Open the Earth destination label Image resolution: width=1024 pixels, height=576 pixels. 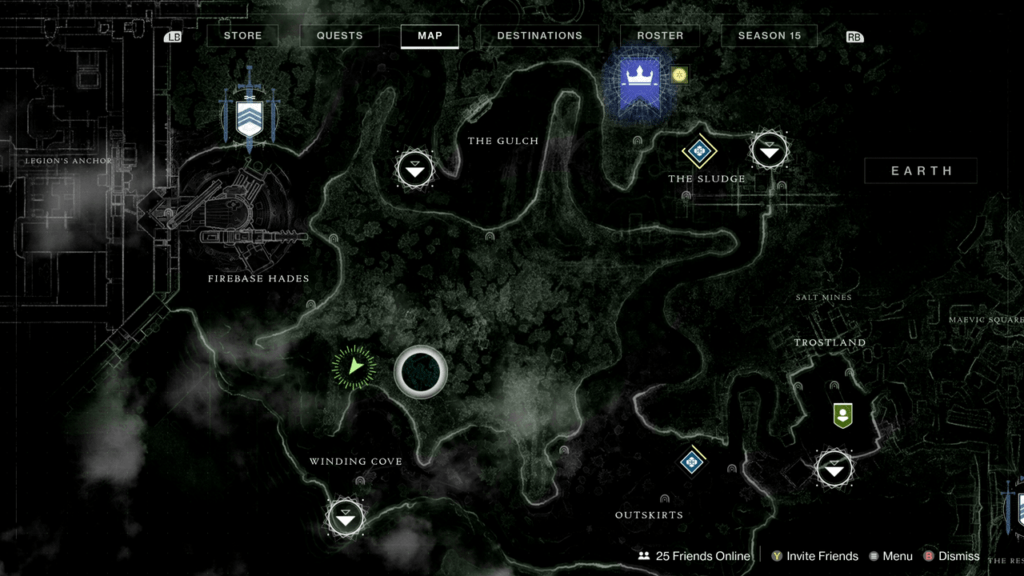tap(921, 171)
